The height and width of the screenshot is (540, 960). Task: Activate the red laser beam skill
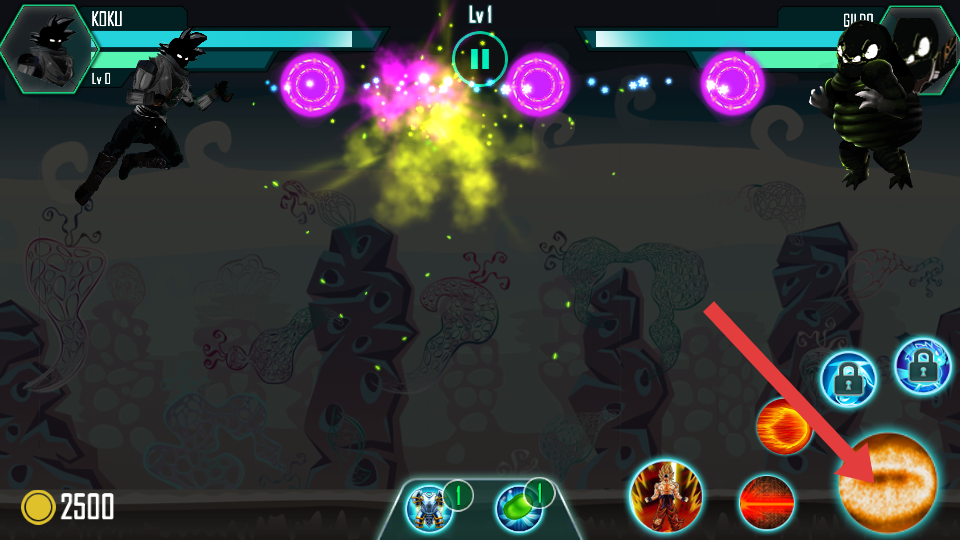pyautogui.click(x=767, y=501)
